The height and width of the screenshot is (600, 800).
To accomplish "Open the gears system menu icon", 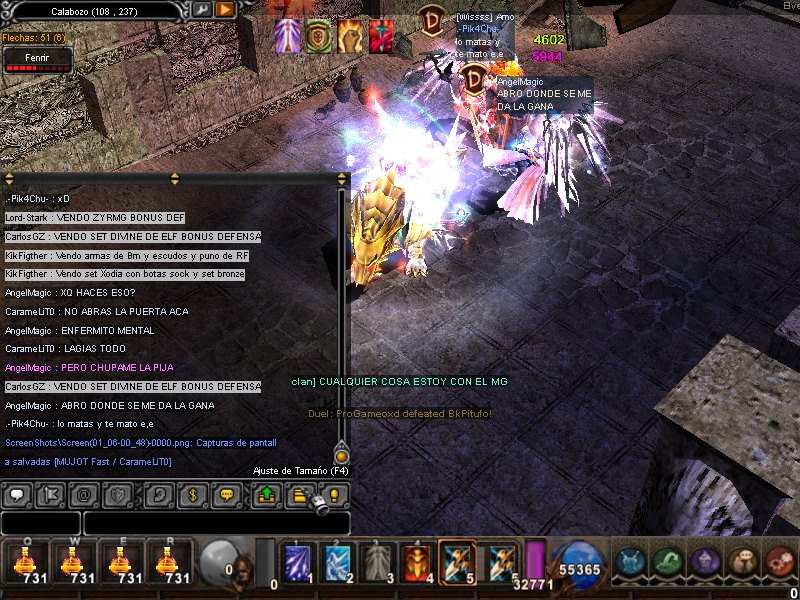I will point(778,562).
